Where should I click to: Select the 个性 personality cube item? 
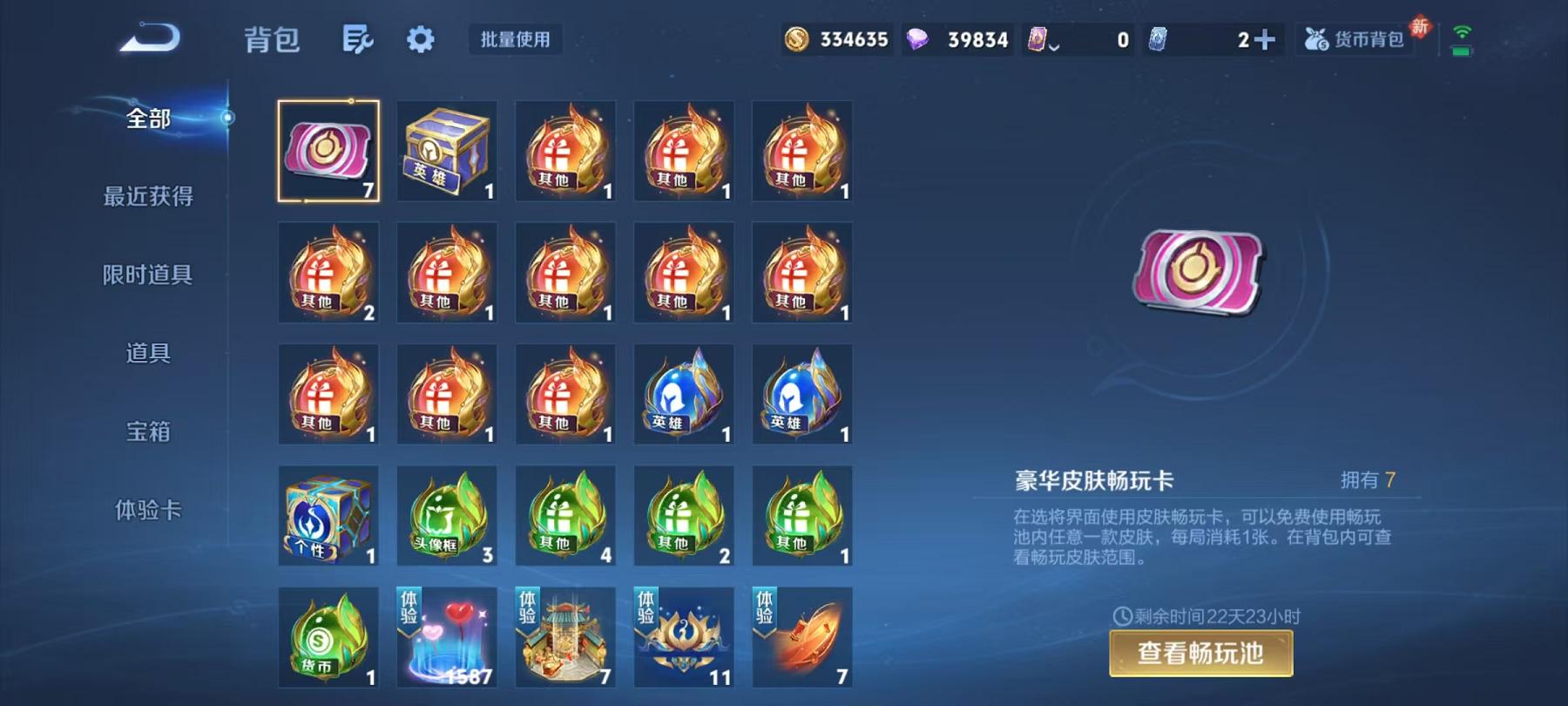(x=328, y=516)
